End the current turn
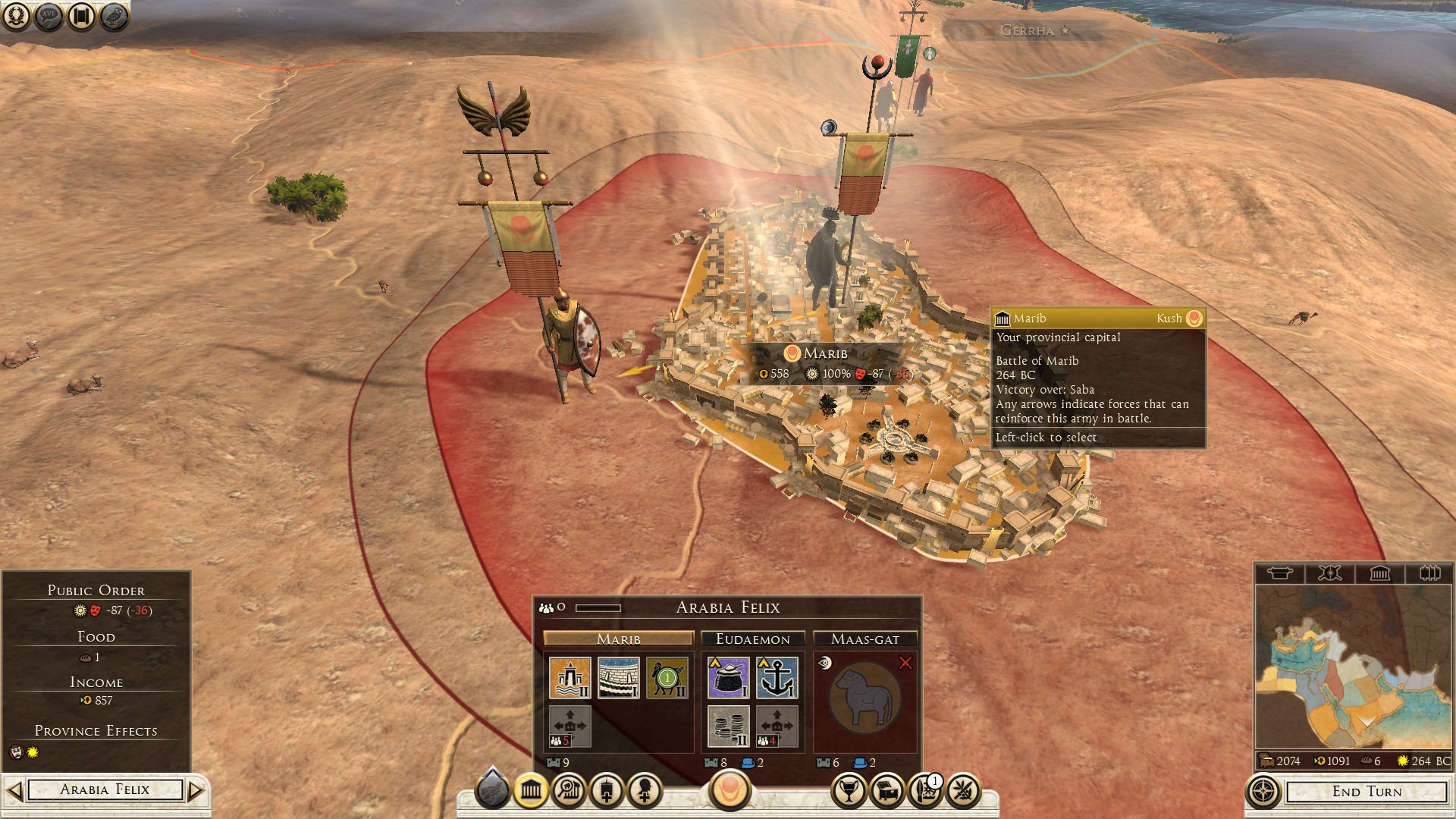The width and height of the screenshot is (1456, 819). (x=1367, y=792)
